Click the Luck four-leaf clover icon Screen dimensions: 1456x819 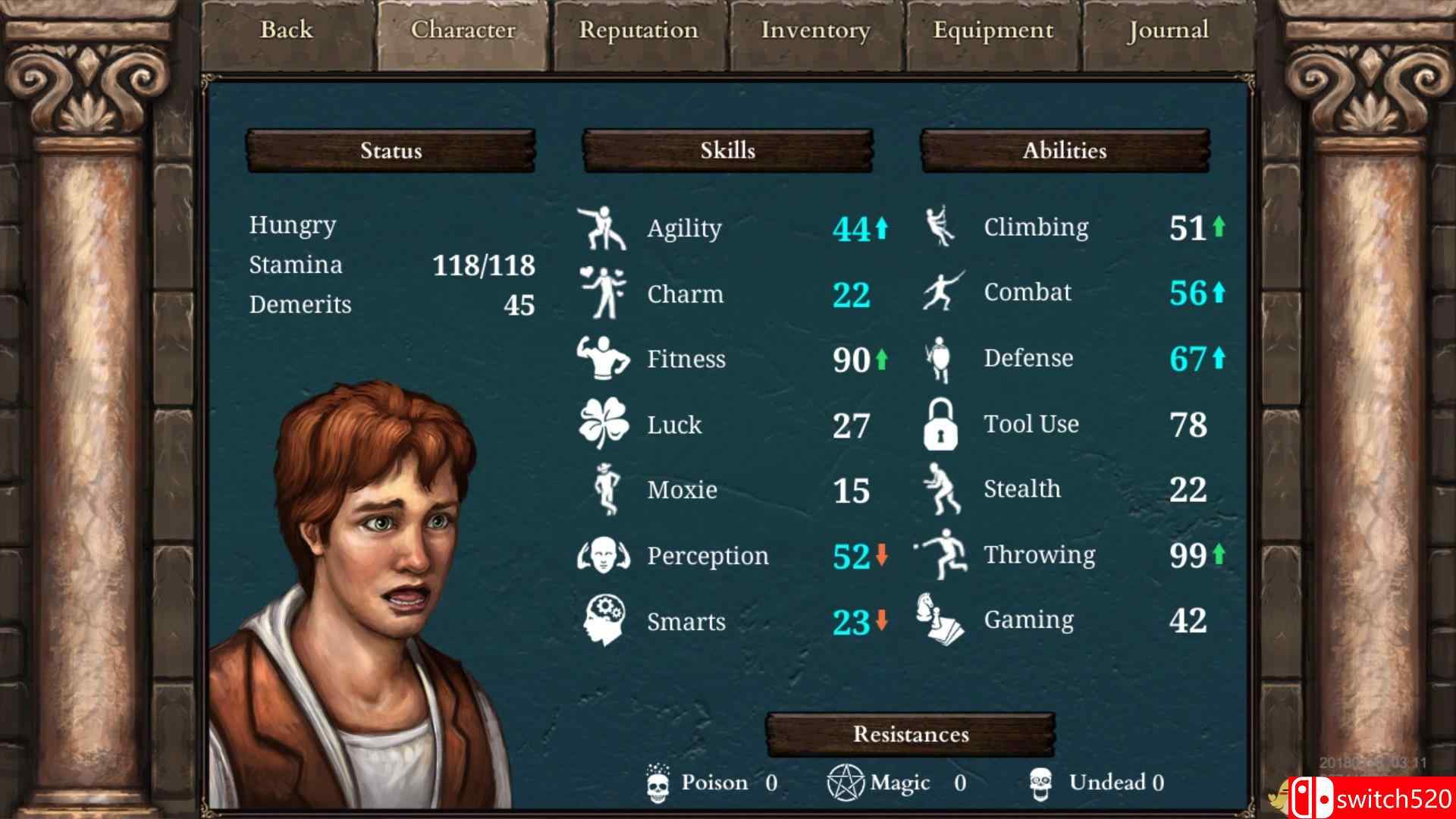pyautogui.click(x=603, y=424)
